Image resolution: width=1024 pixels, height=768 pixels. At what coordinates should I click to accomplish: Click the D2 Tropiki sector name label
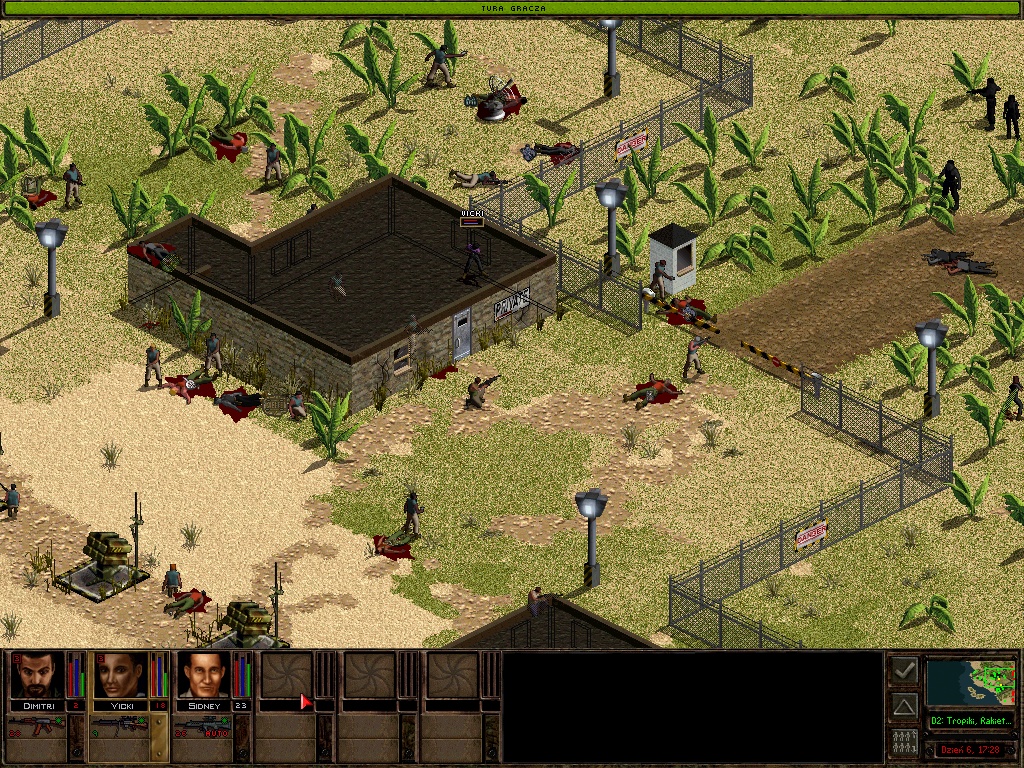970,720
